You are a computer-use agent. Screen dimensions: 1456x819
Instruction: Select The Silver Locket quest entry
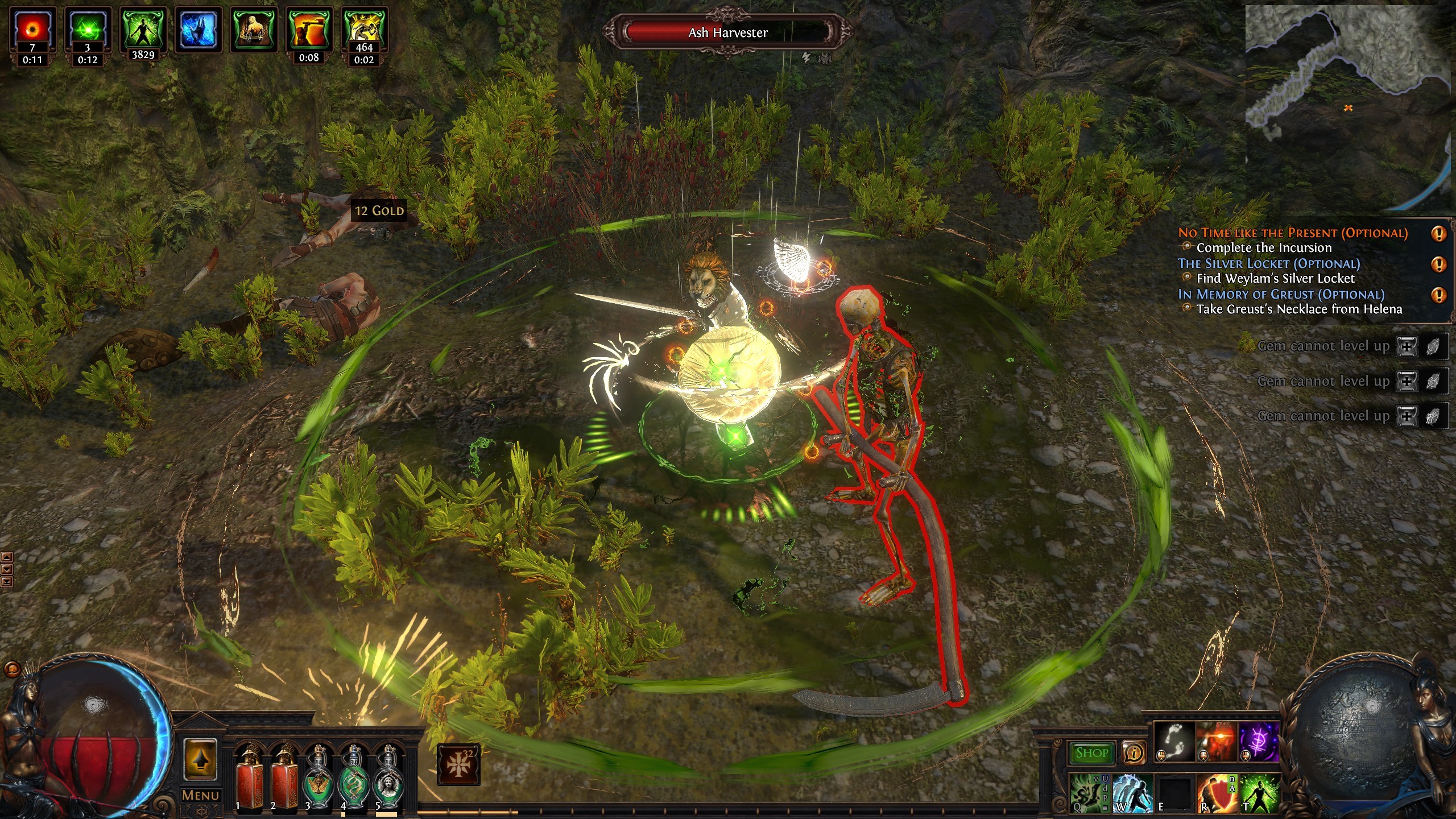click(1268, 263)
